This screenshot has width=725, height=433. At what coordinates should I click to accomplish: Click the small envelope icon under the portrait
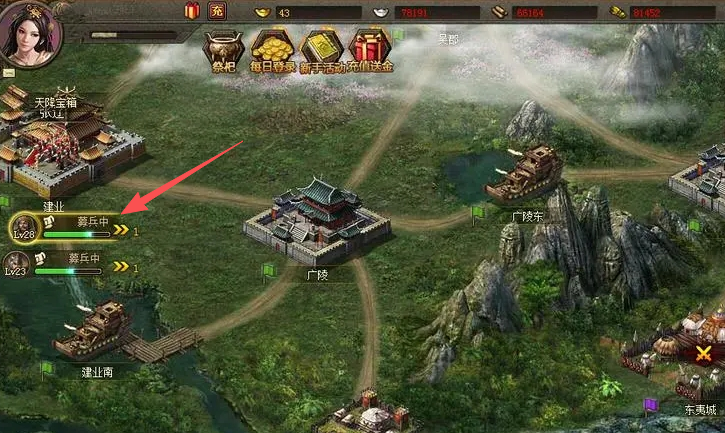point(9,73)
